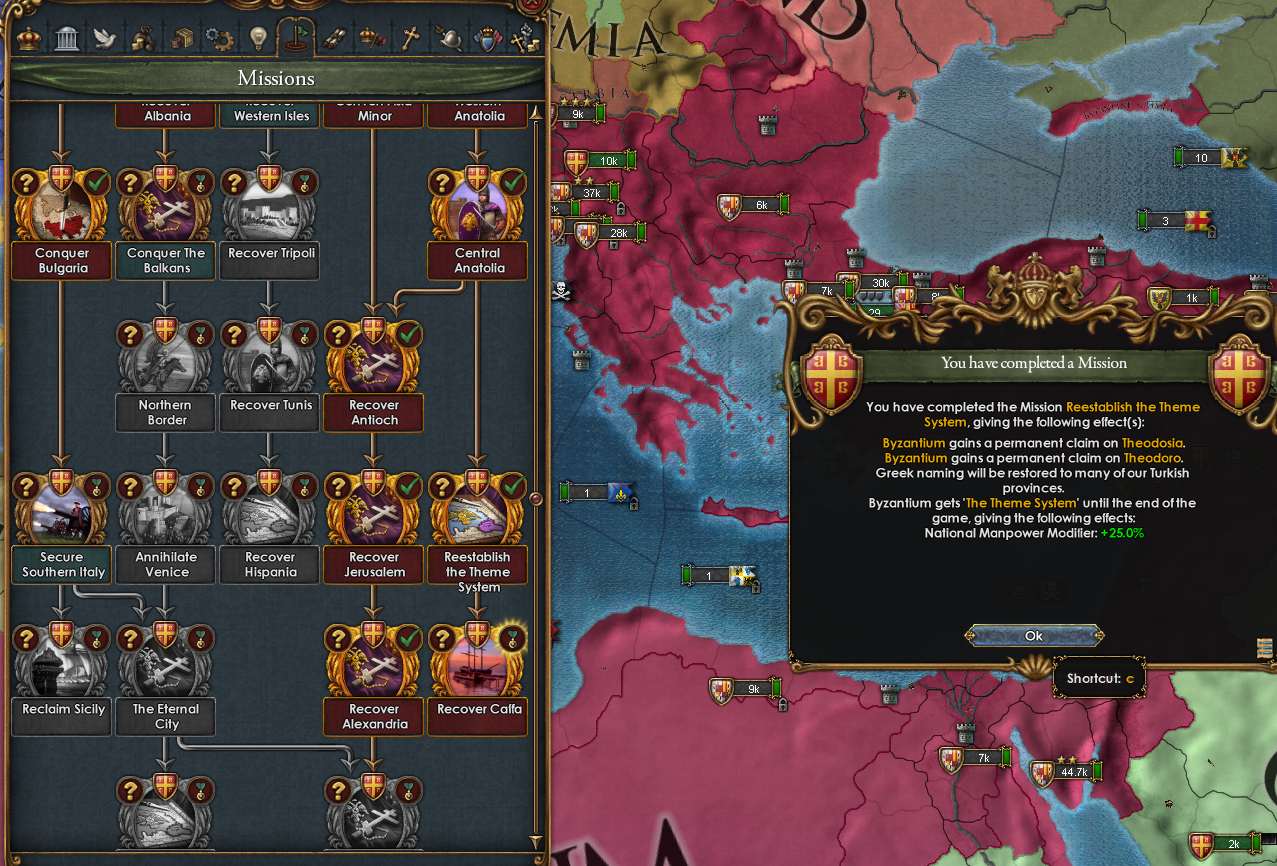The width and height of the screenshot is (1277, 866).
Task: Confirm the mission popup with Ok
Action: tap(1034, 636)
